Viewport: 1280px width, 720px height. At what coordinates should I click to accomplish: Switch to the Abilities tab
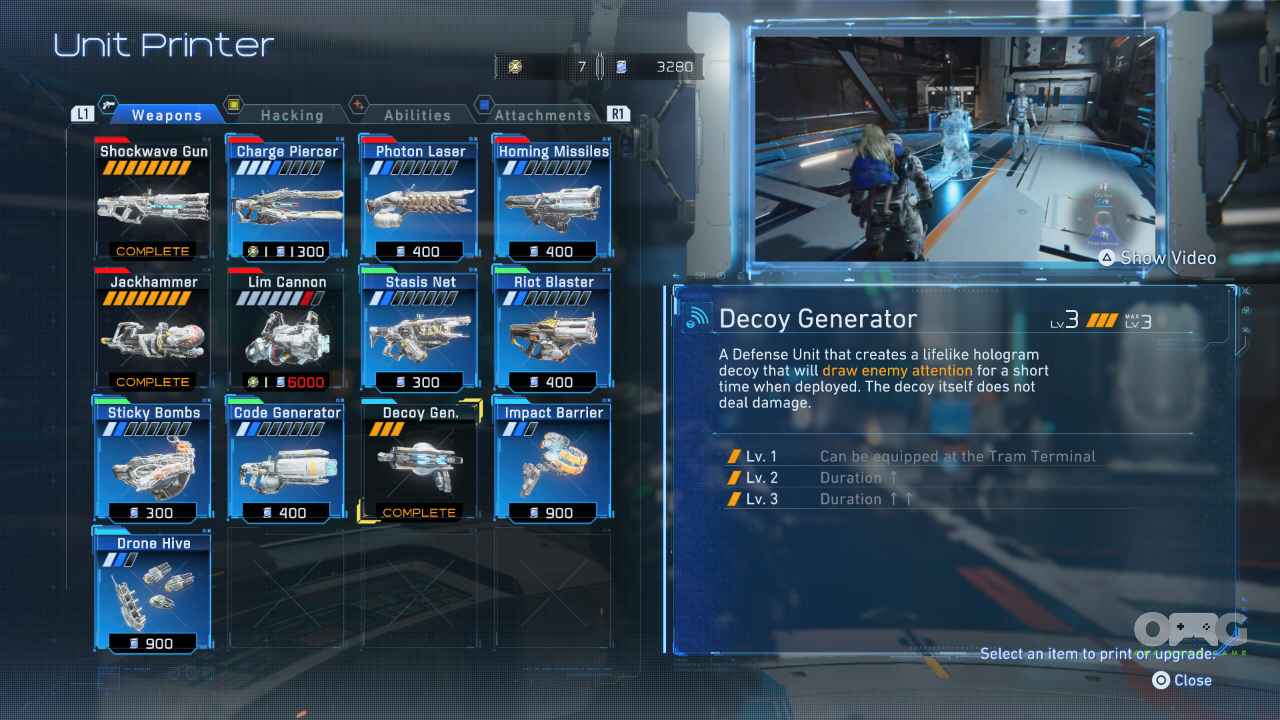pos(417,115)
